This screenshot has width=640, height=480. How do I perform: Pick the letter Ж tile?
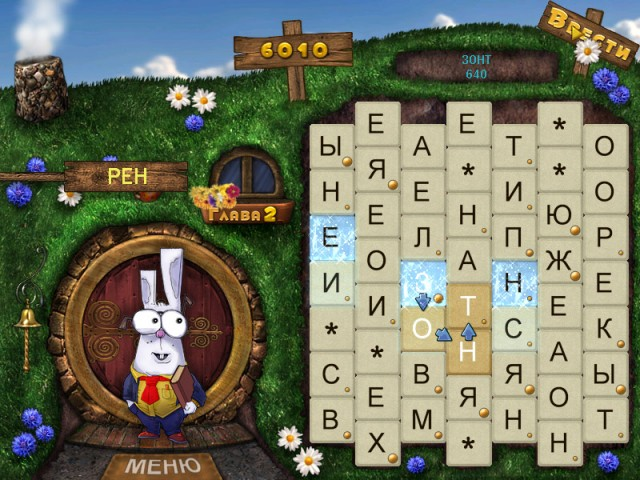coord(559,260)
